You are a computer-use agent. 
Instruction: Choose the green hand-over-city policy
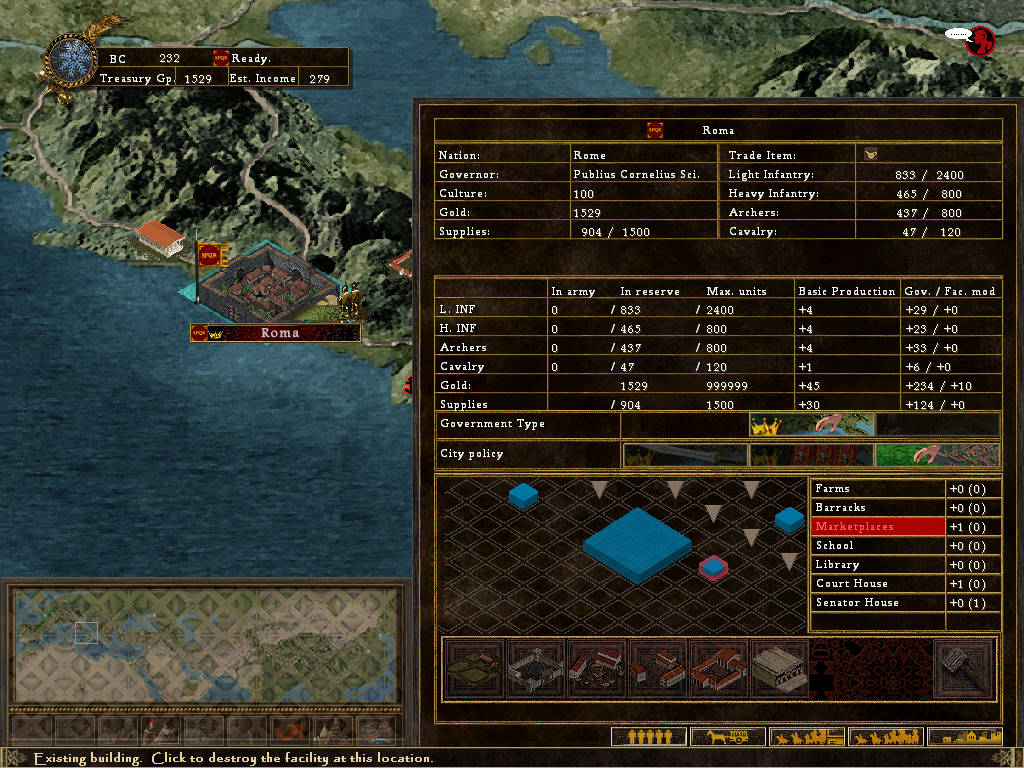coord(937,455)
